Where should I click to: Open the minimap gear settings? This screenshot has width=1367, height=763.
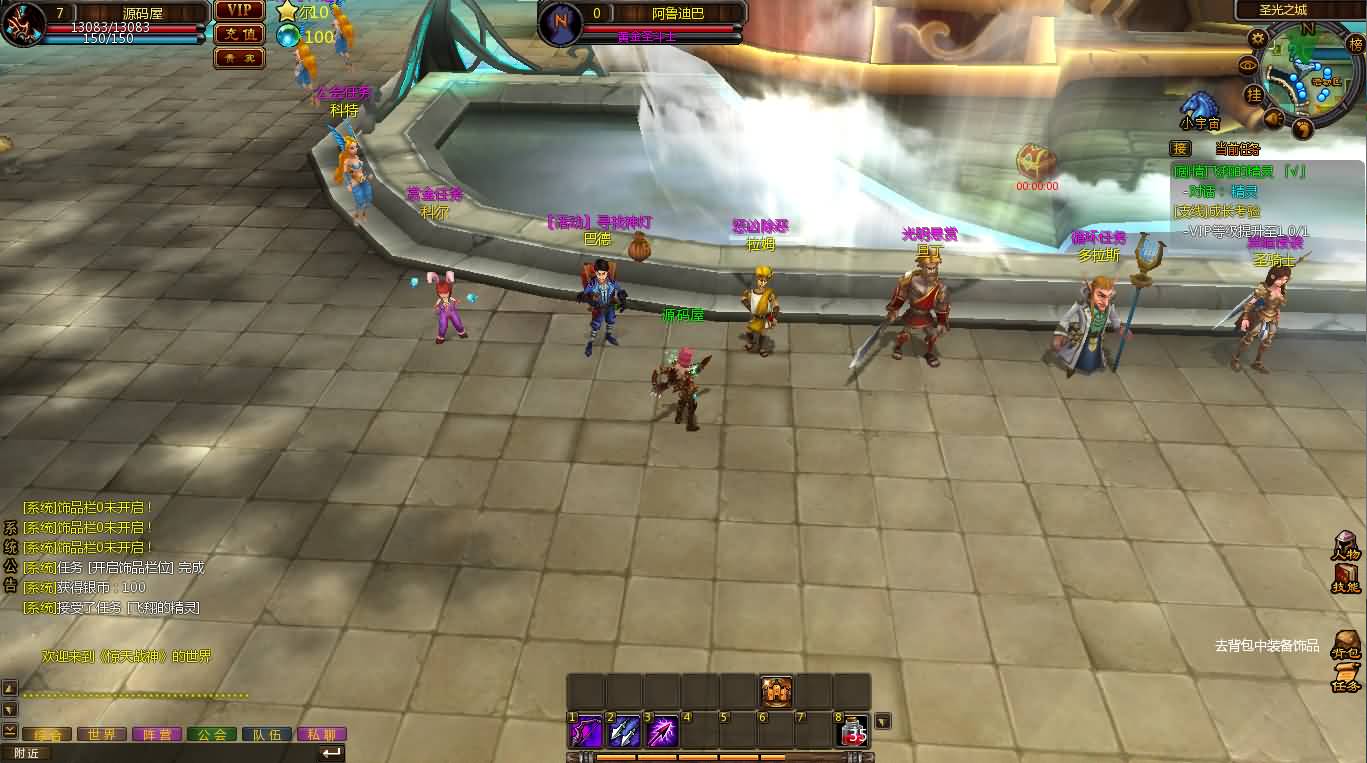click(1257, 39)
